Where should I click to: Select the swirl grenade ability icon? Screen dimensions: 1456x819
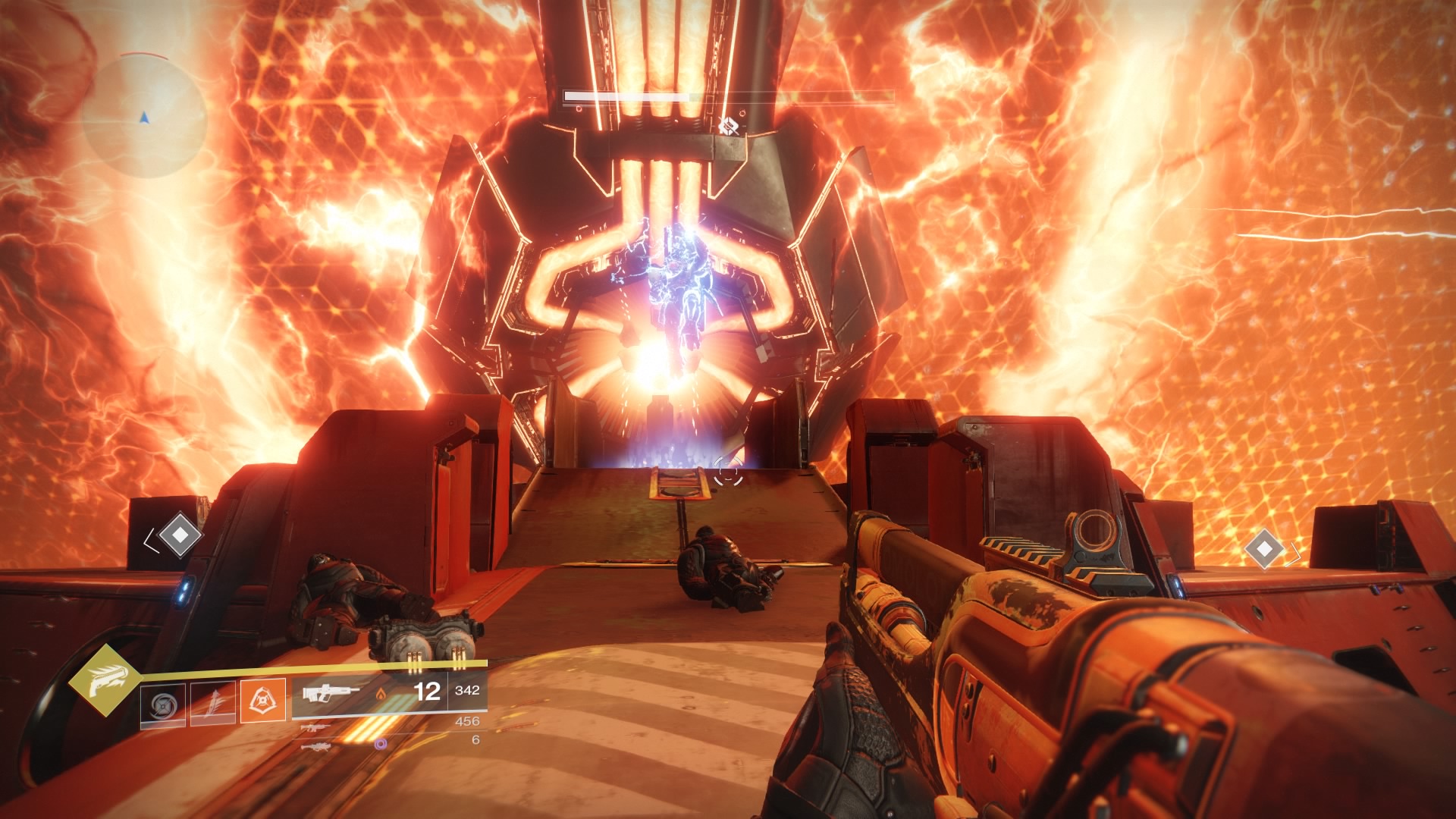point(163,704)
